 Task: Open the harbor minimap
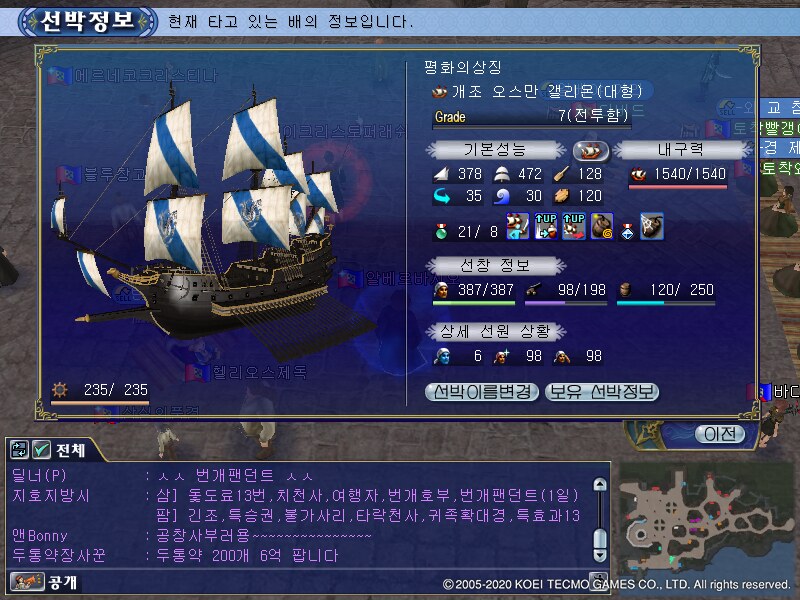[x=705, y=517]
